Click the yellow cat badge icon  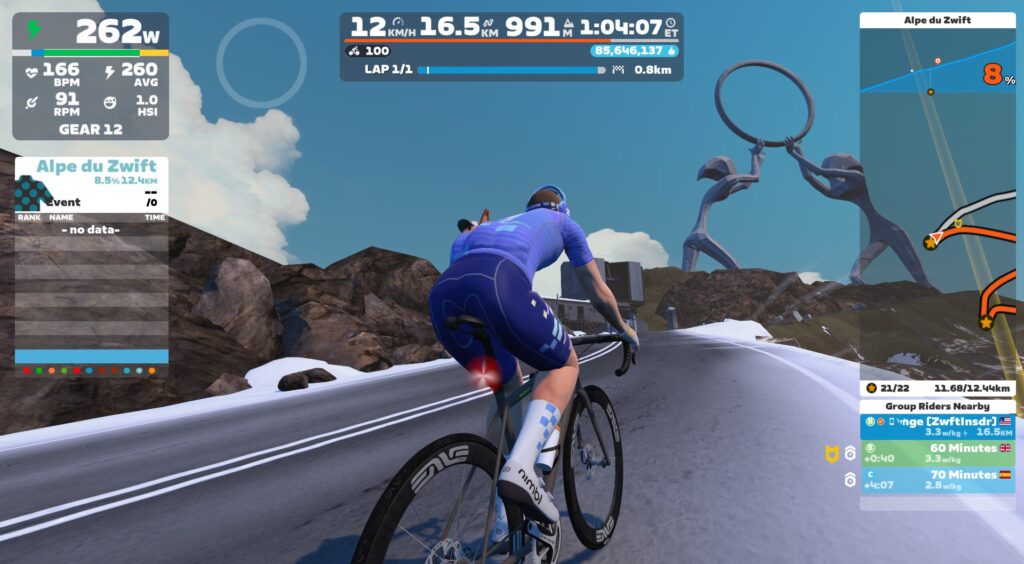click(830, 454)
